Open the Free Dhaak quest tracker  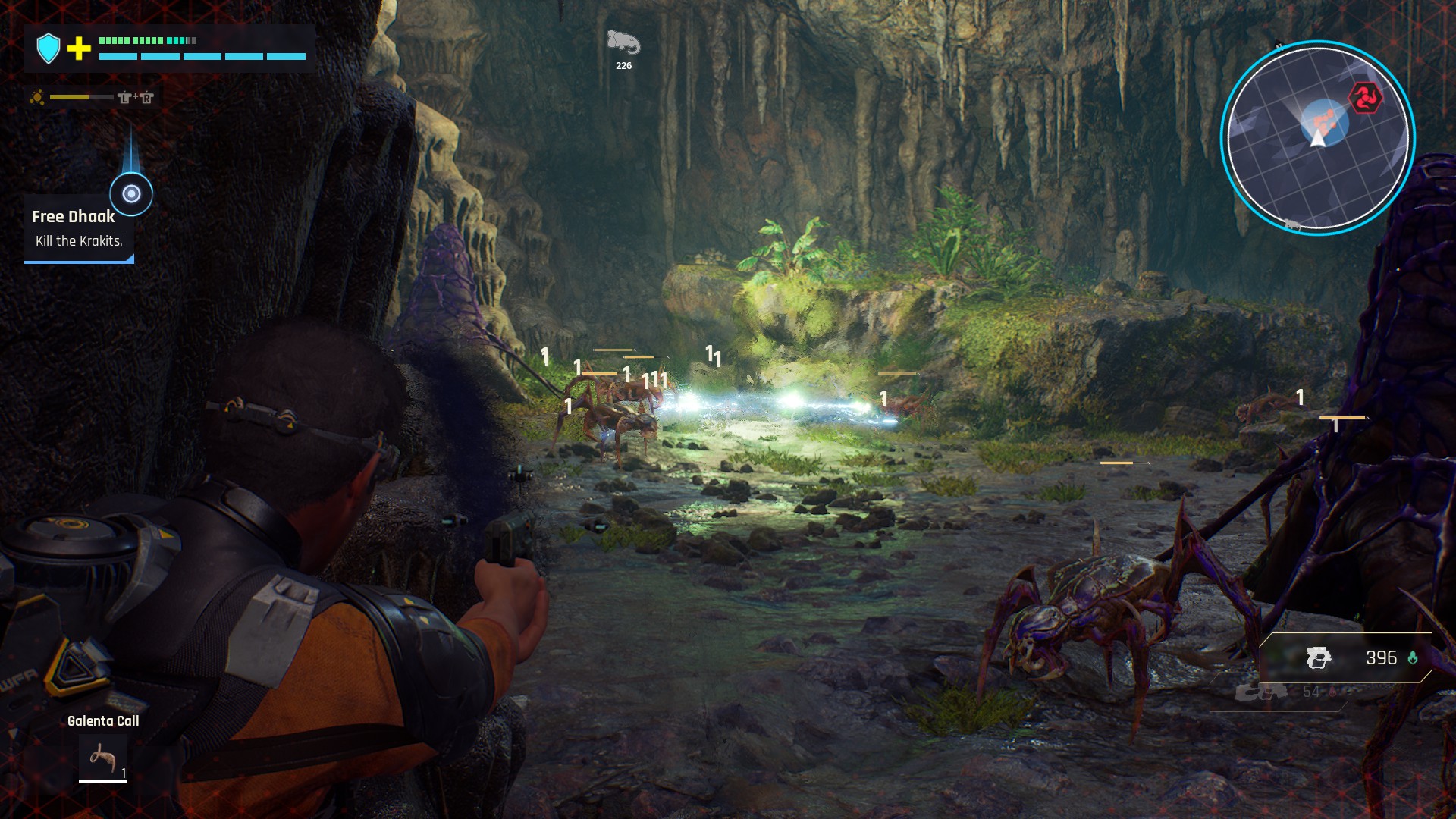pos(77,228)
